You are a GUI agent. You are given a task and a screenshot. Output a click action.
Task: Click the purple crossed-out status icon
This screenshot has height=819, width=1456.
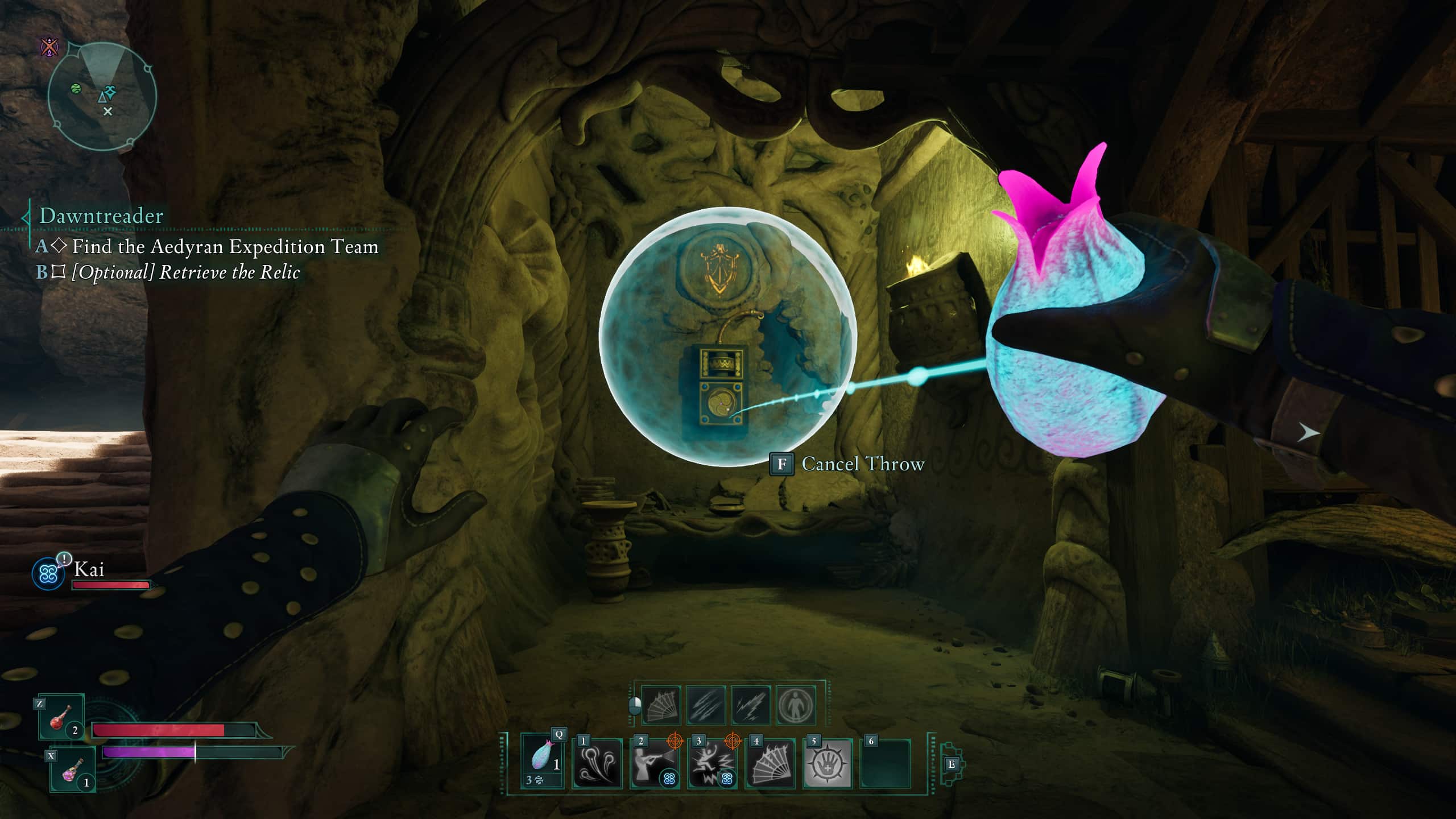tap(50, 46)
